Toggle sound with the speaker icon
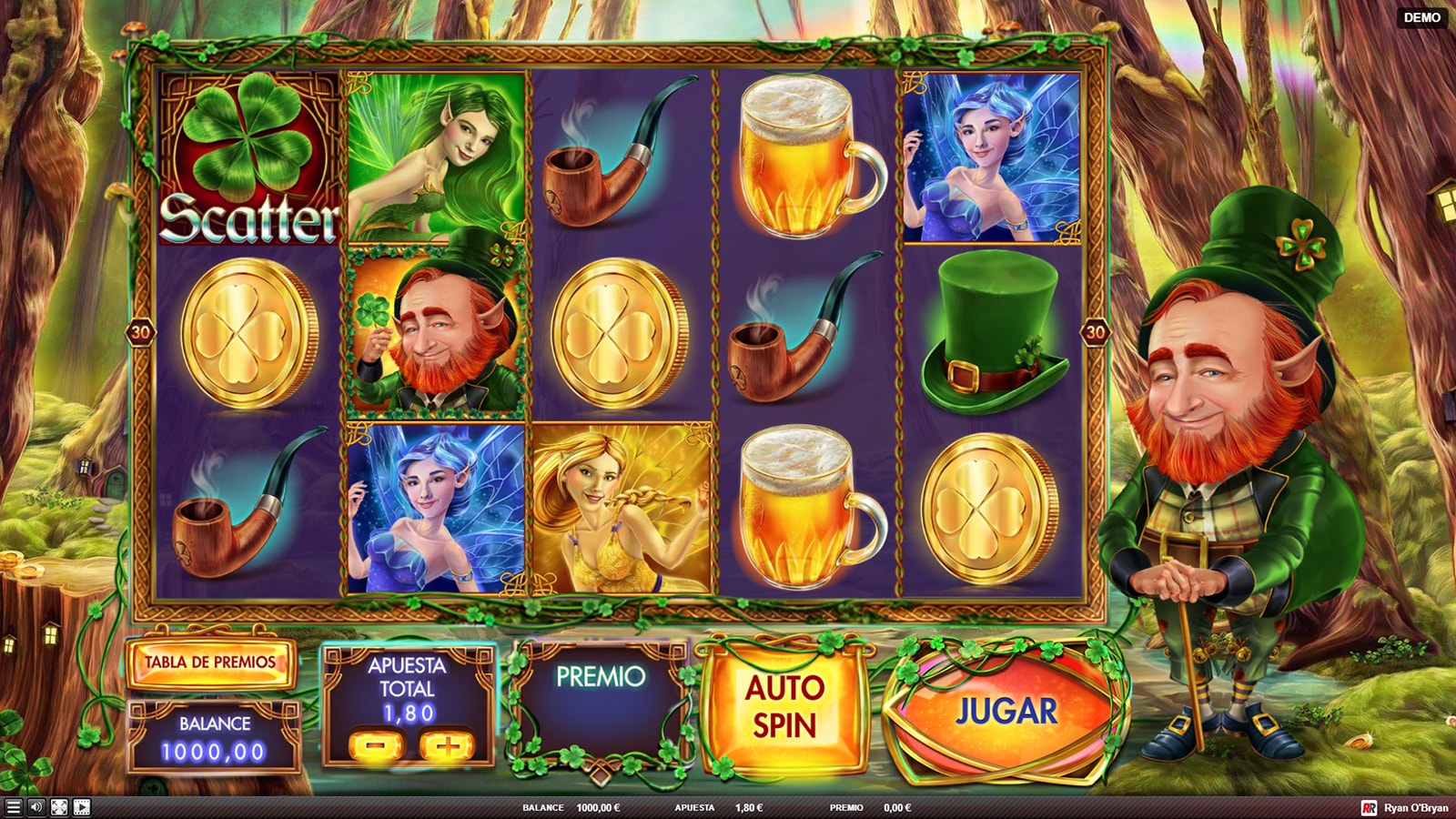The width and height of the screenshot is (1456, 819). click(36, 807)
